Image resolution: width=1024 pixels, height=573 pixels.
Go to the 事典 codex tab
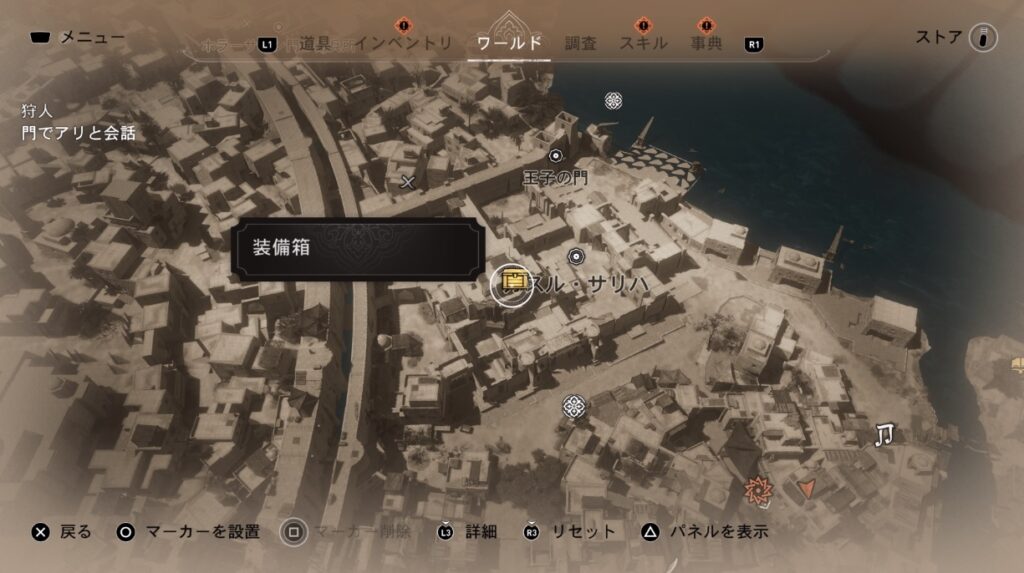(706, 43)
